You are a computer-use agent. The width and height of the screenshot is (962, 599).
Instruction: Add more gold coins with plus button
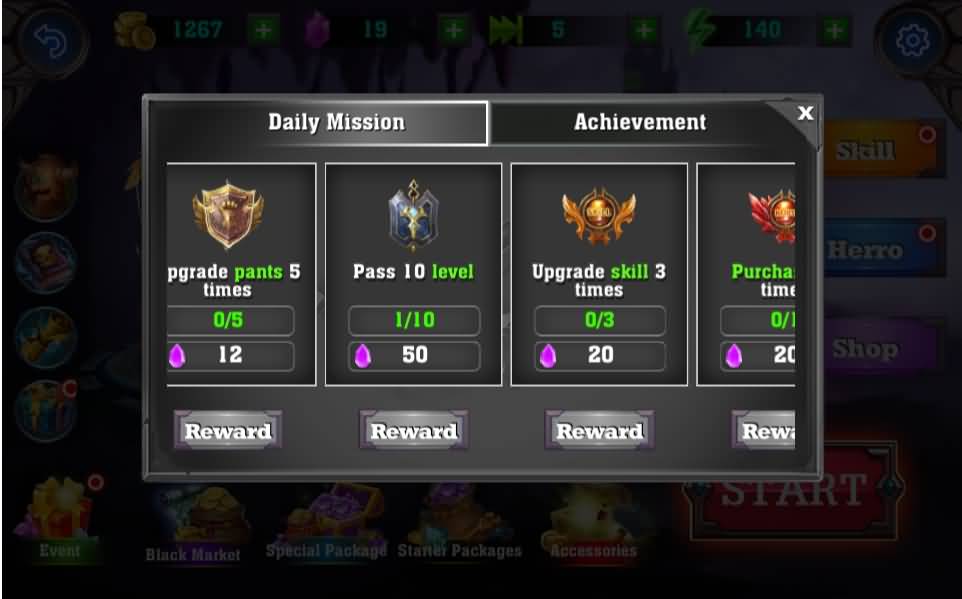click(x=263, y=30)
